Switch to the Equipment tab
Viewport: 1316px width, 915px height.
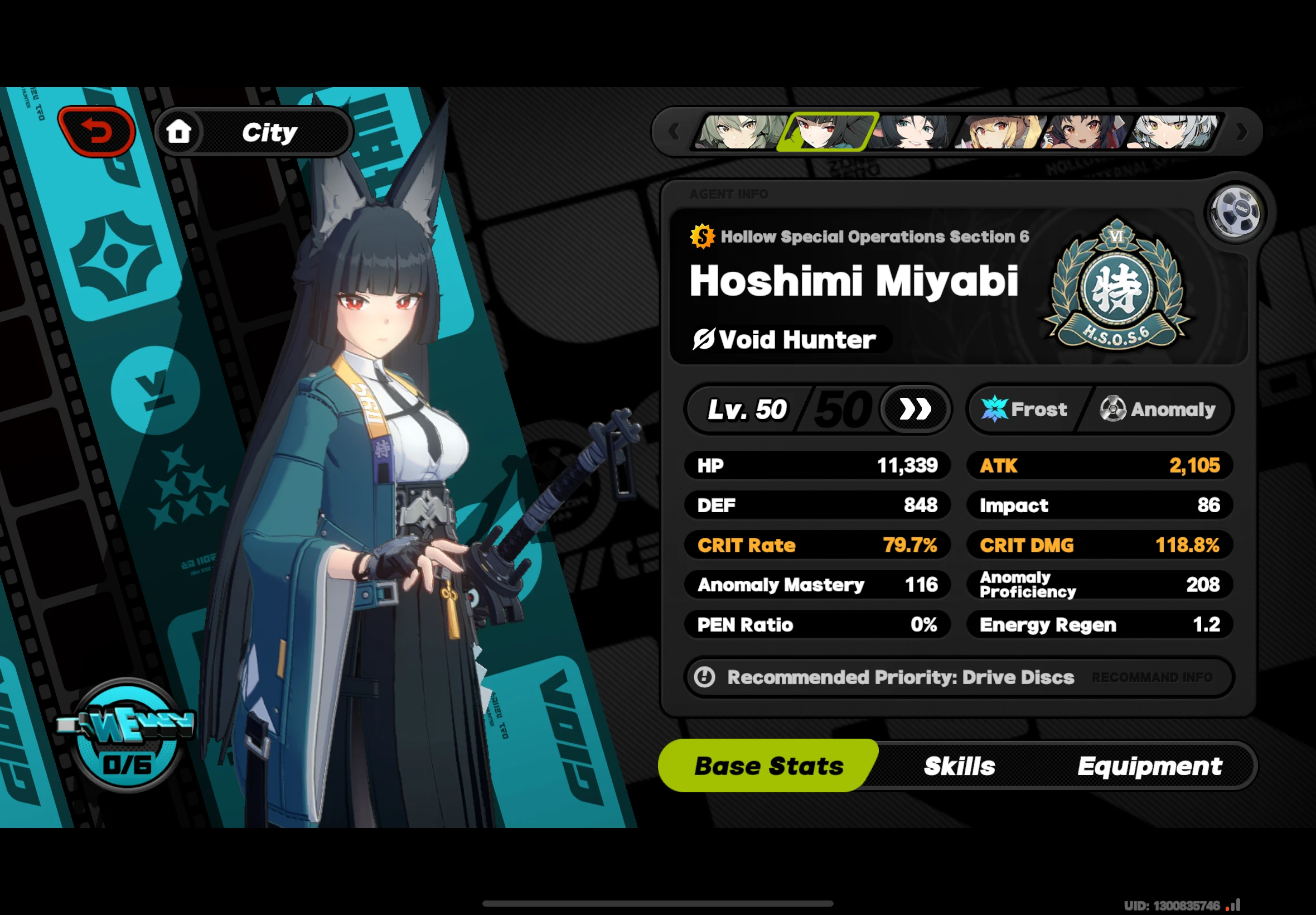click(x=1149, y=765)
